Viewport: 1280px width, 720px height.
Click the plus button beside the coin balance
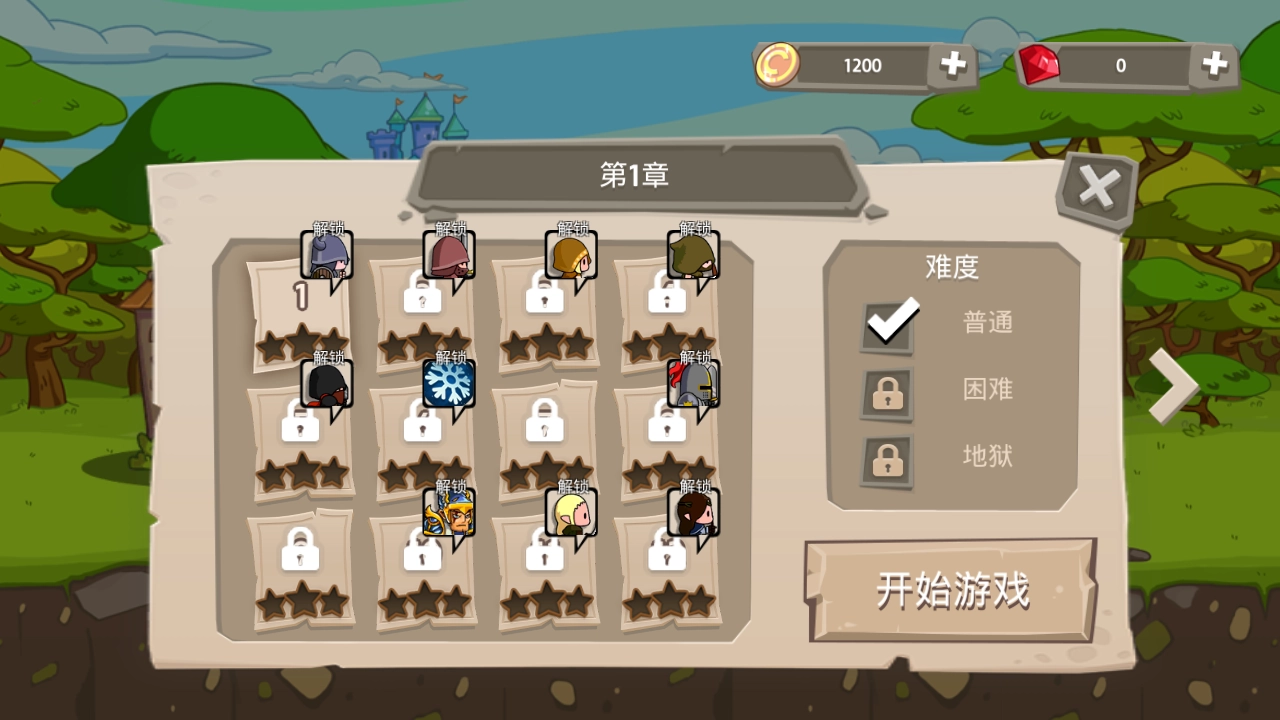pos(953,64)
